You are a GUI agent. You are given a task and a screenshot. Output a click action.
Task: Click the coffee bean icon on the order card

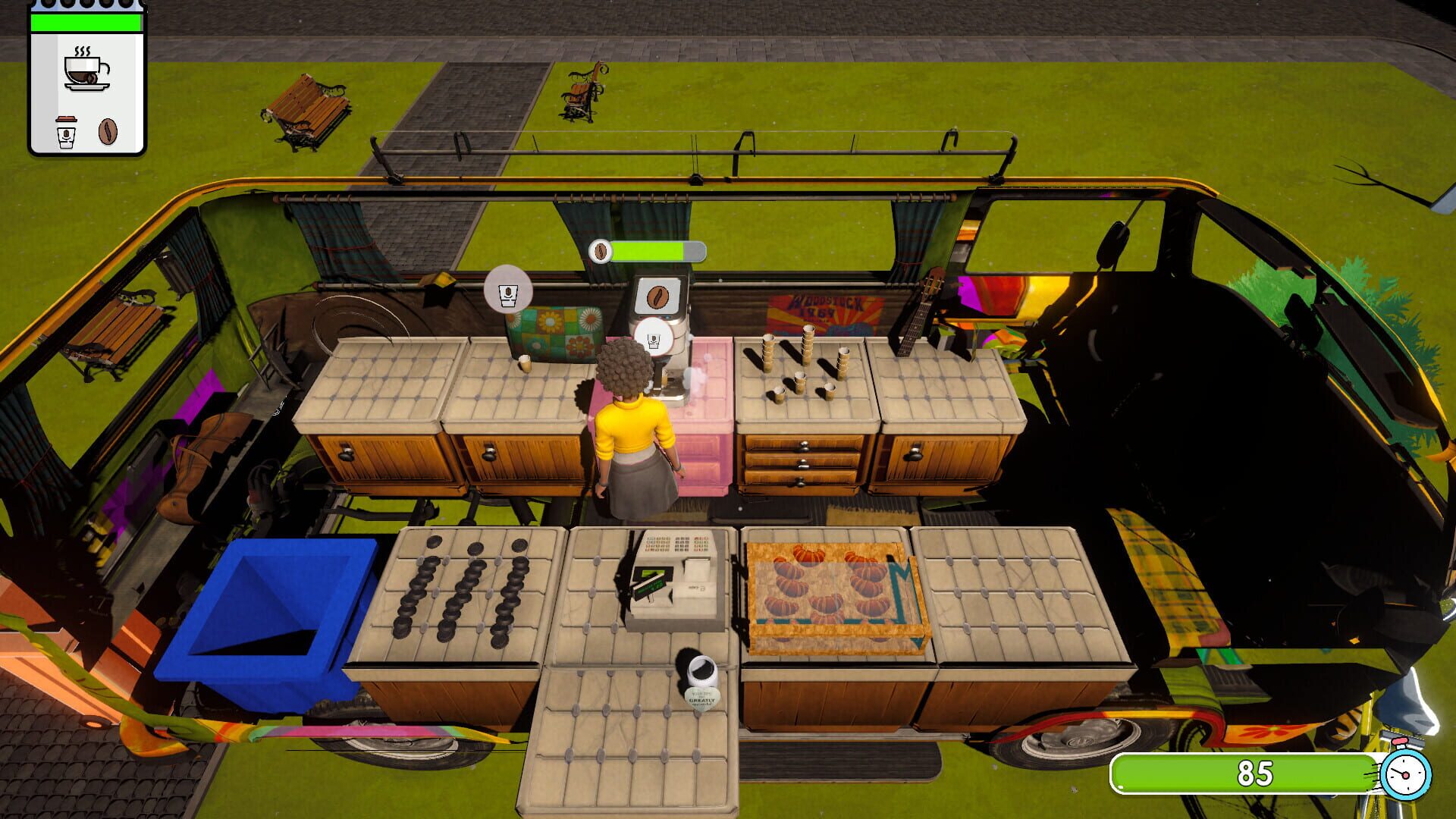(108, 131)
